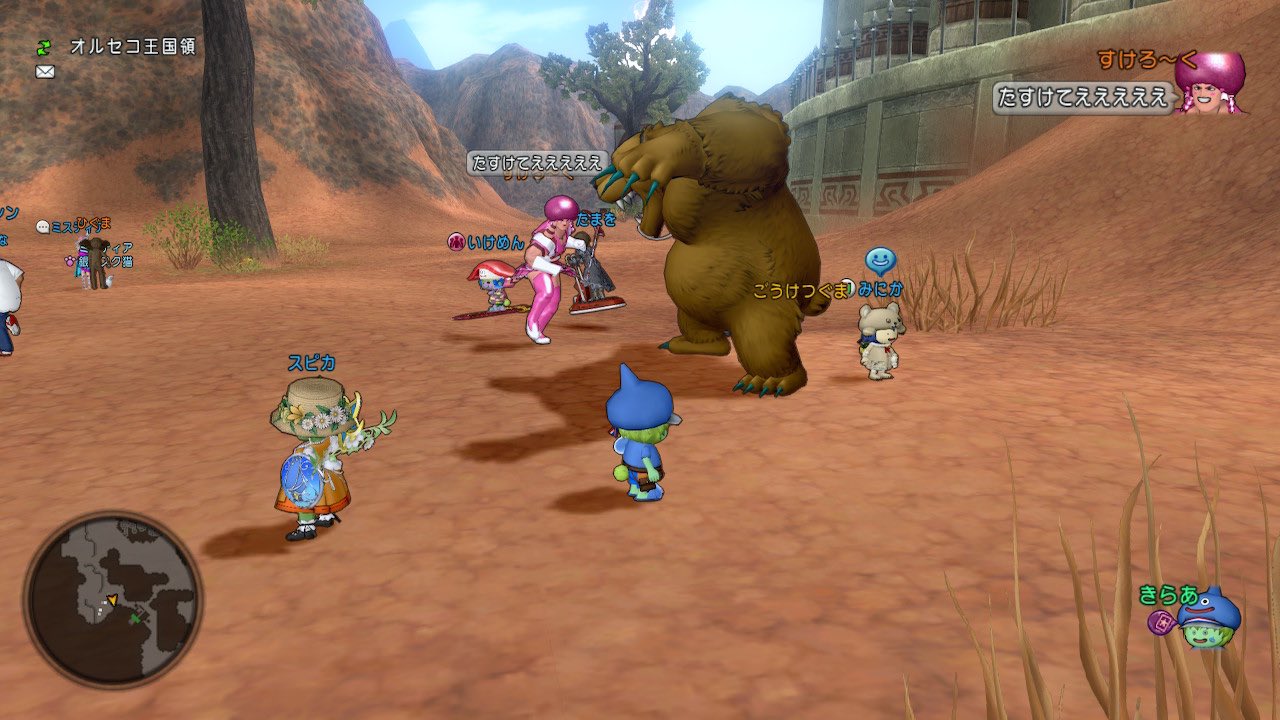Check the mail envelope icon
The height and width of the screenshot is (720, 1280).
(x=44, y=72)
